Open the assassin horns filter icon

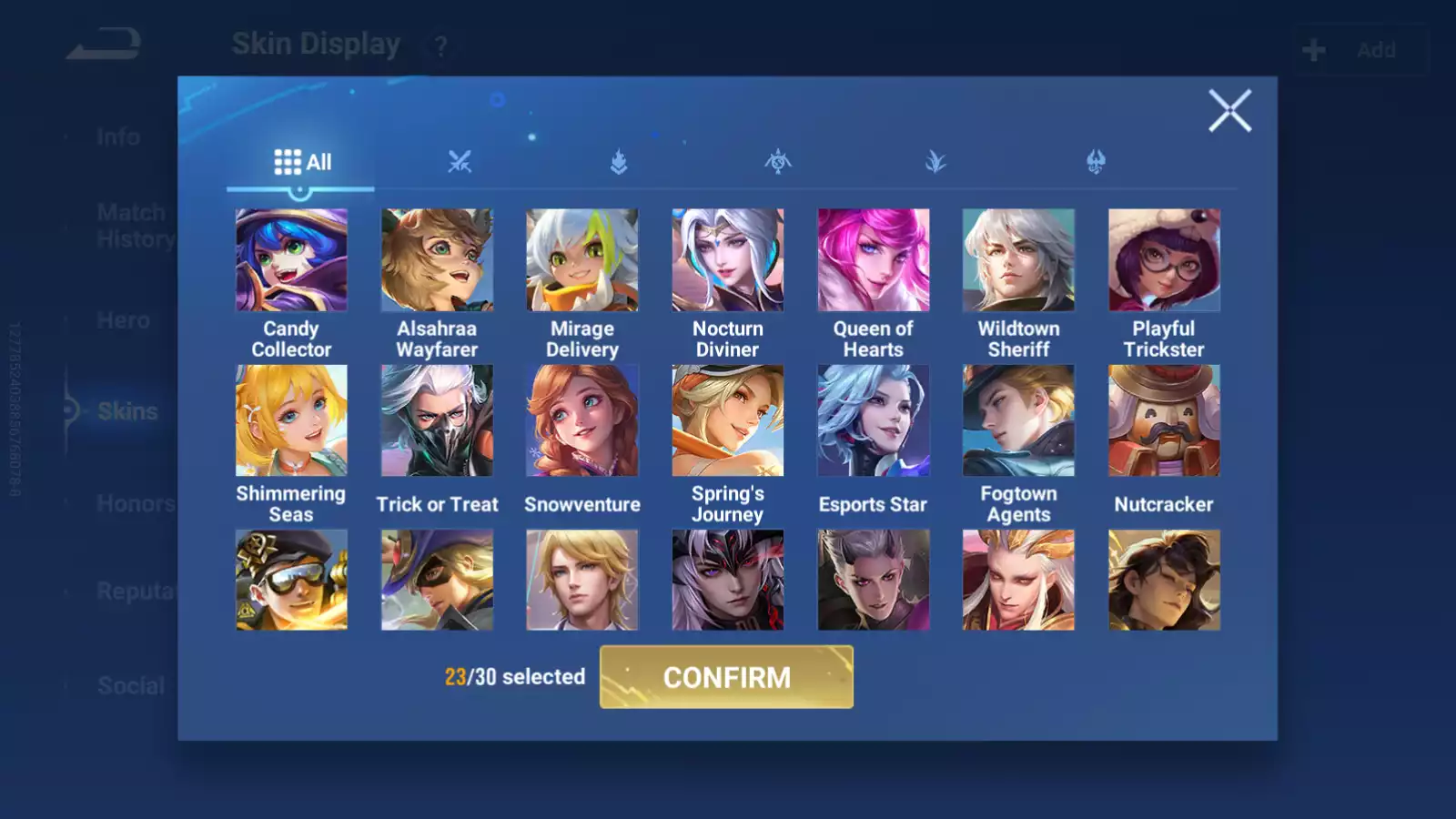[x=1095, y=162]
